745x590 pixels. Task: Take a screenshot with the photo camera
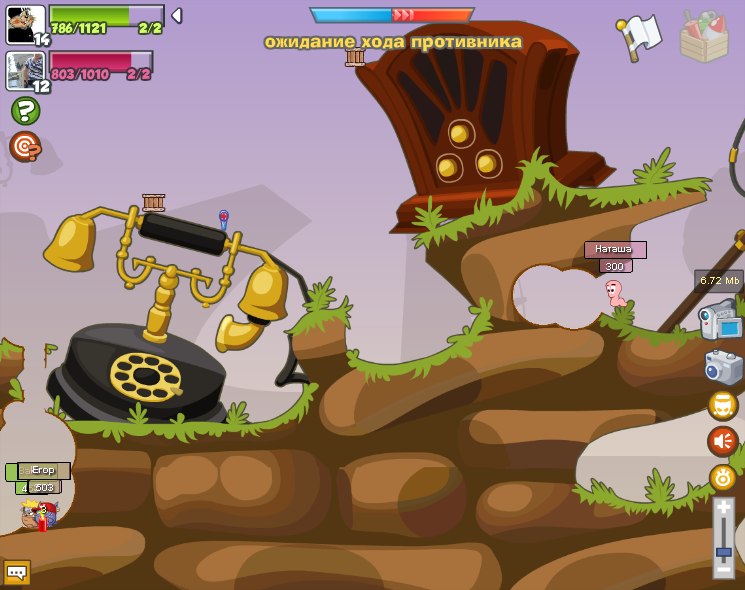pyautogui.click(x=723, y=367)
